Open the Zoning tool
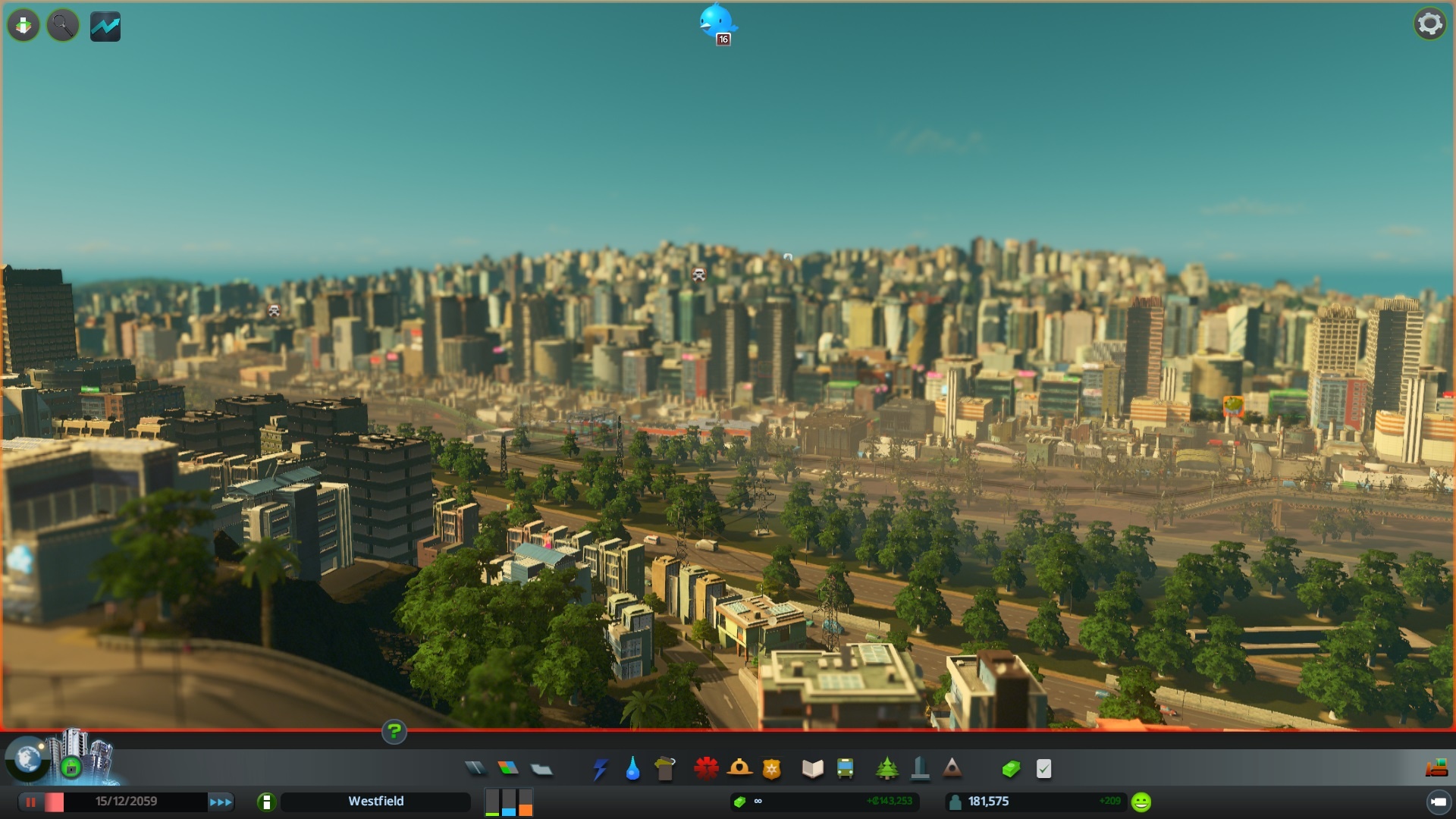This screenshot has height=819, width=1456. 508,769
